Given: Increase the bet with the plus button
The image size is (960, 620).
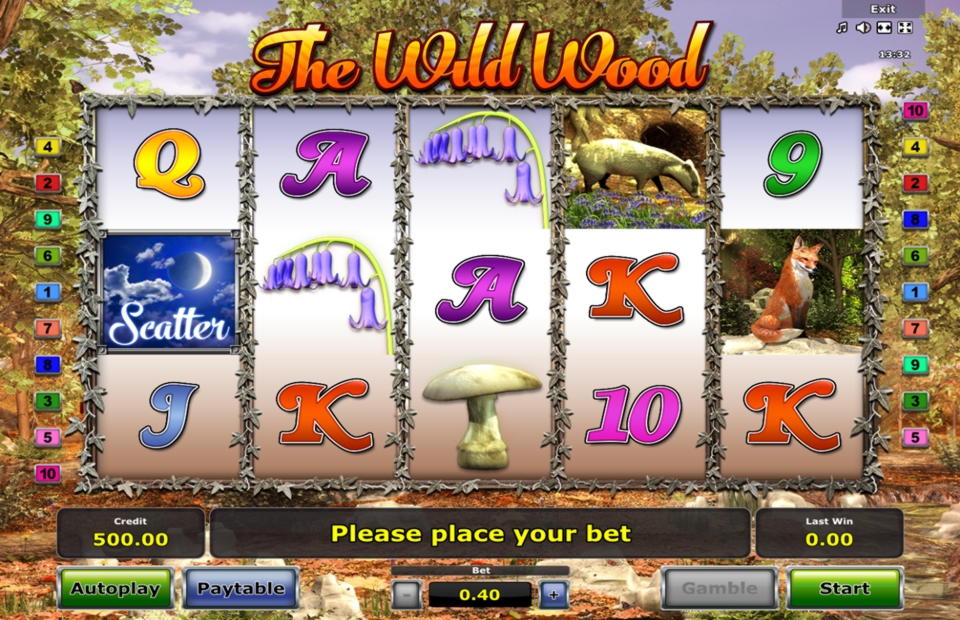Looking at the screenshot, I should click(x=554, y=594).
